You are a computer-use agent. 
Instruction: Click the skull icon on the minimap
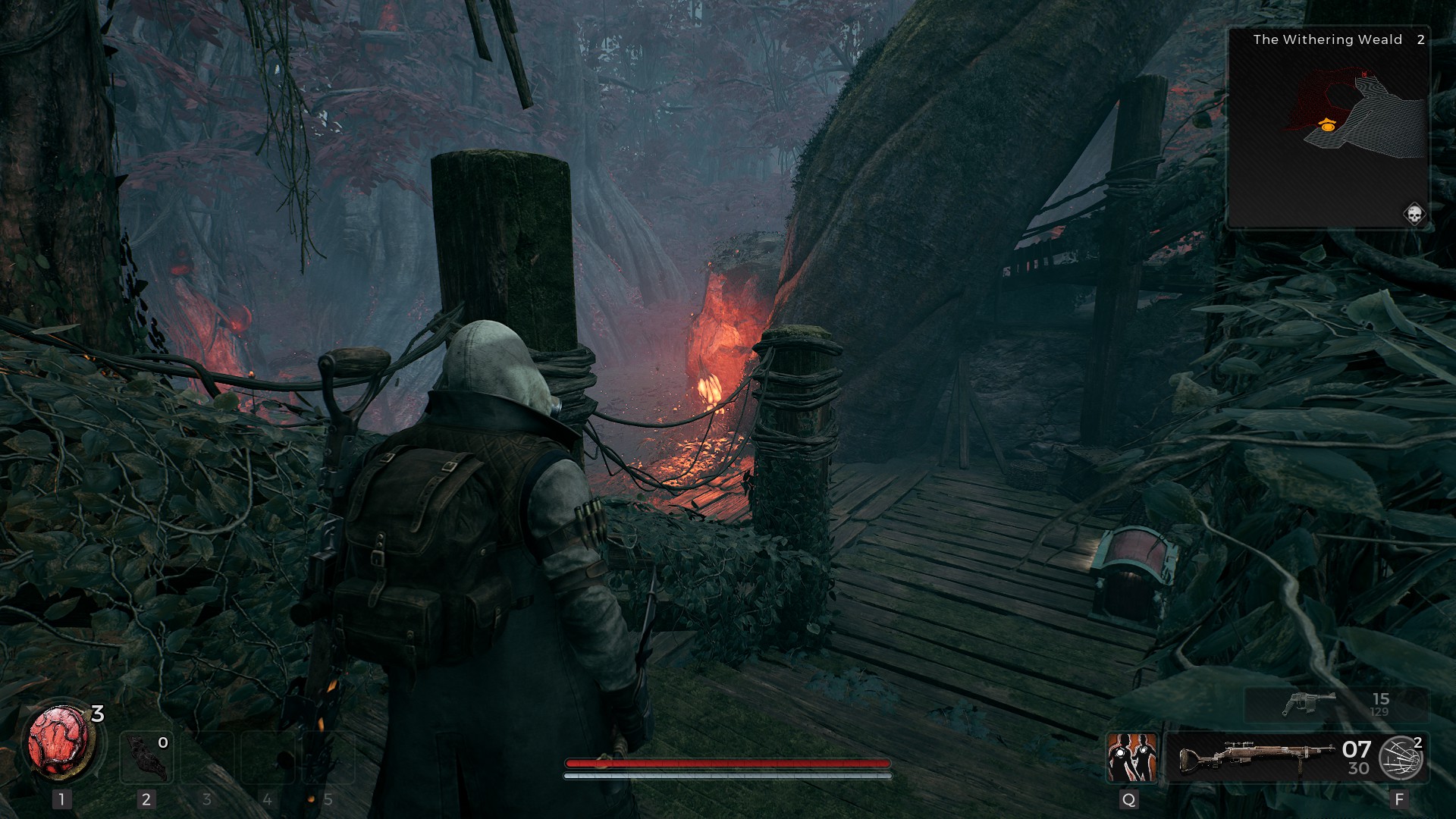(x=1414, y=215)
